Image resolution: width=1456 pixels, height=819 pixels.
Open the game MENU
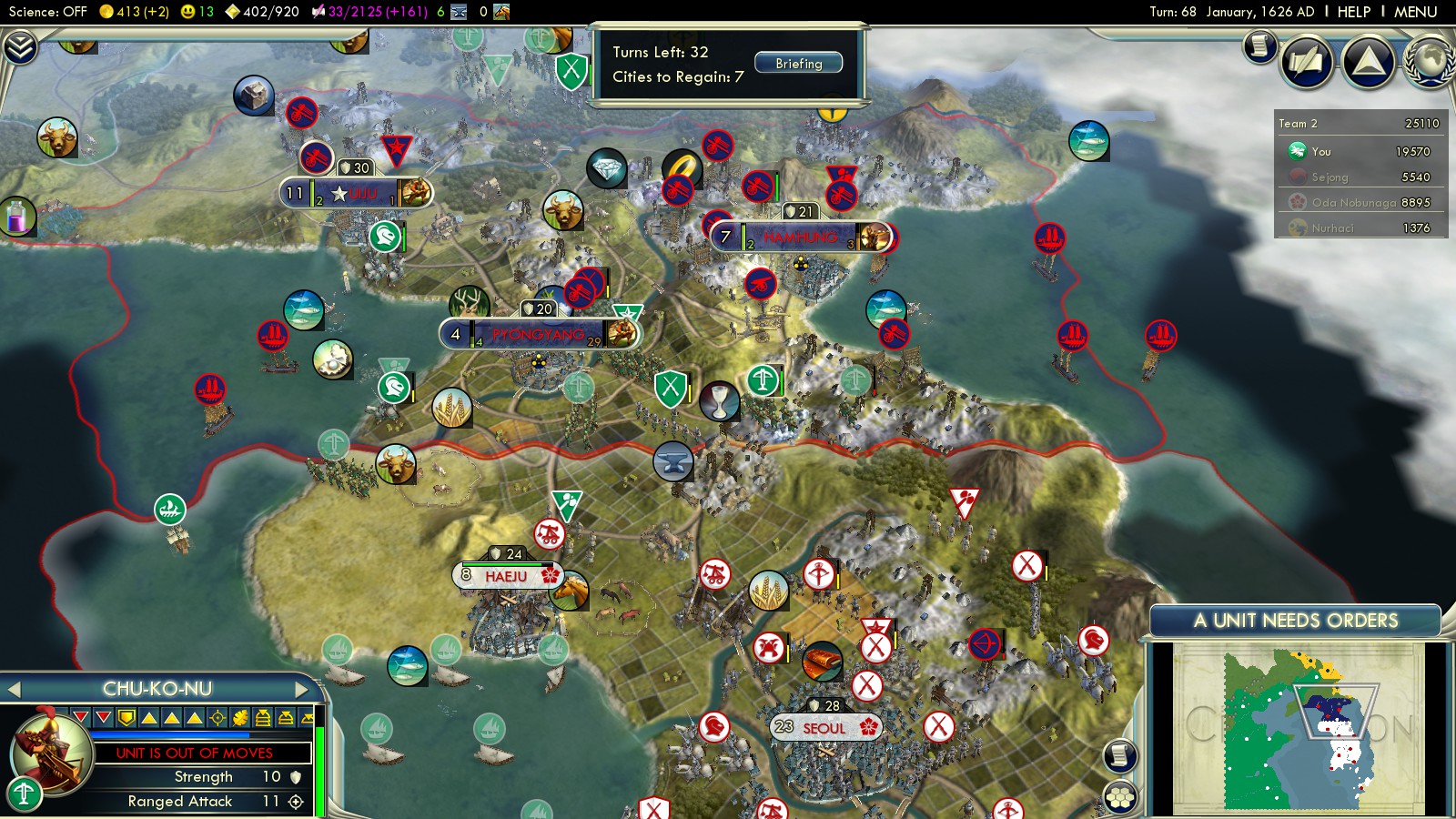[x=1415, y=12]
